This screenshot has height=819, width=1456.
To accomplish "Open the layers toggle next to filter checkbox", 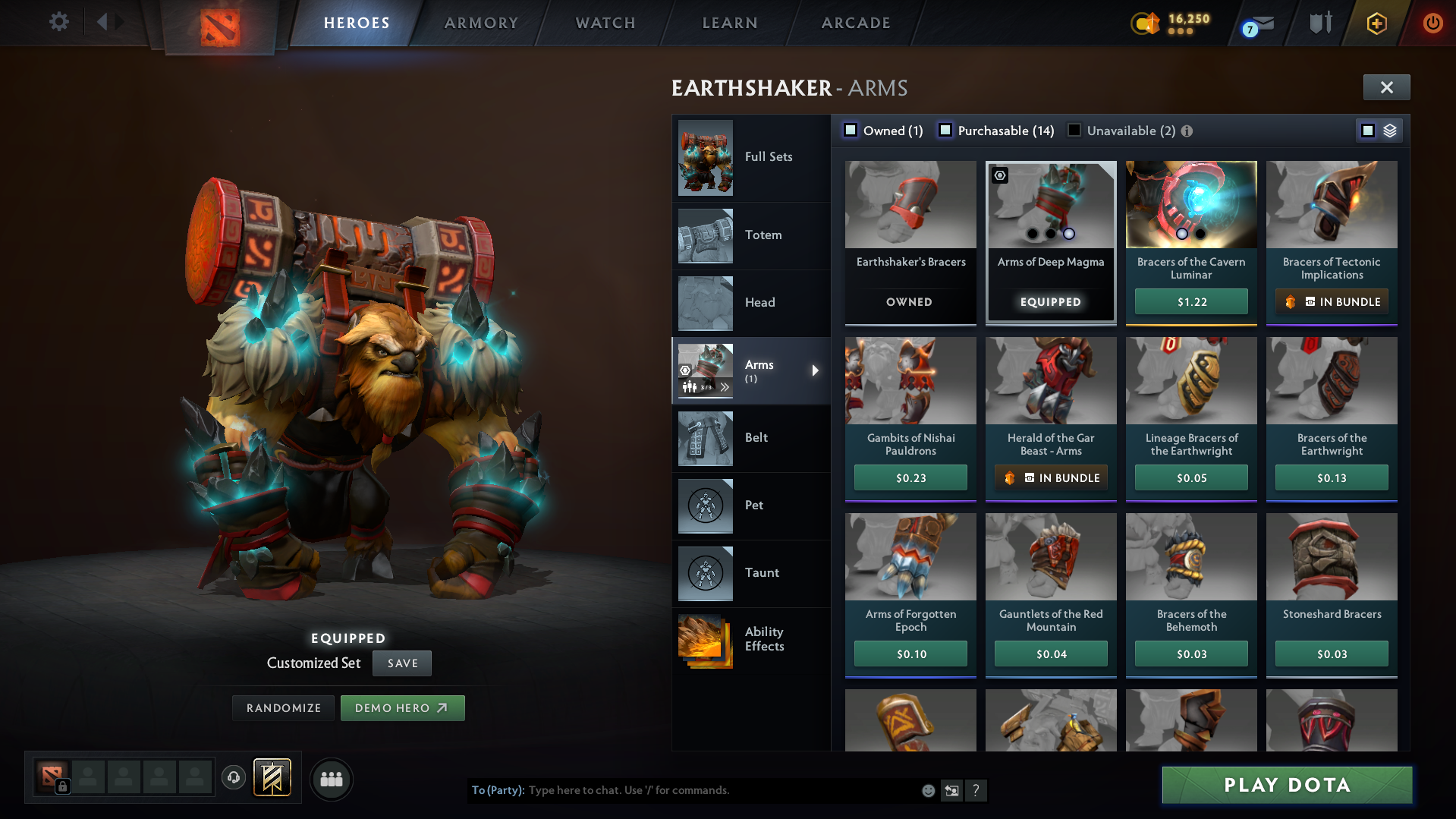I will (x=1389, y=130).
